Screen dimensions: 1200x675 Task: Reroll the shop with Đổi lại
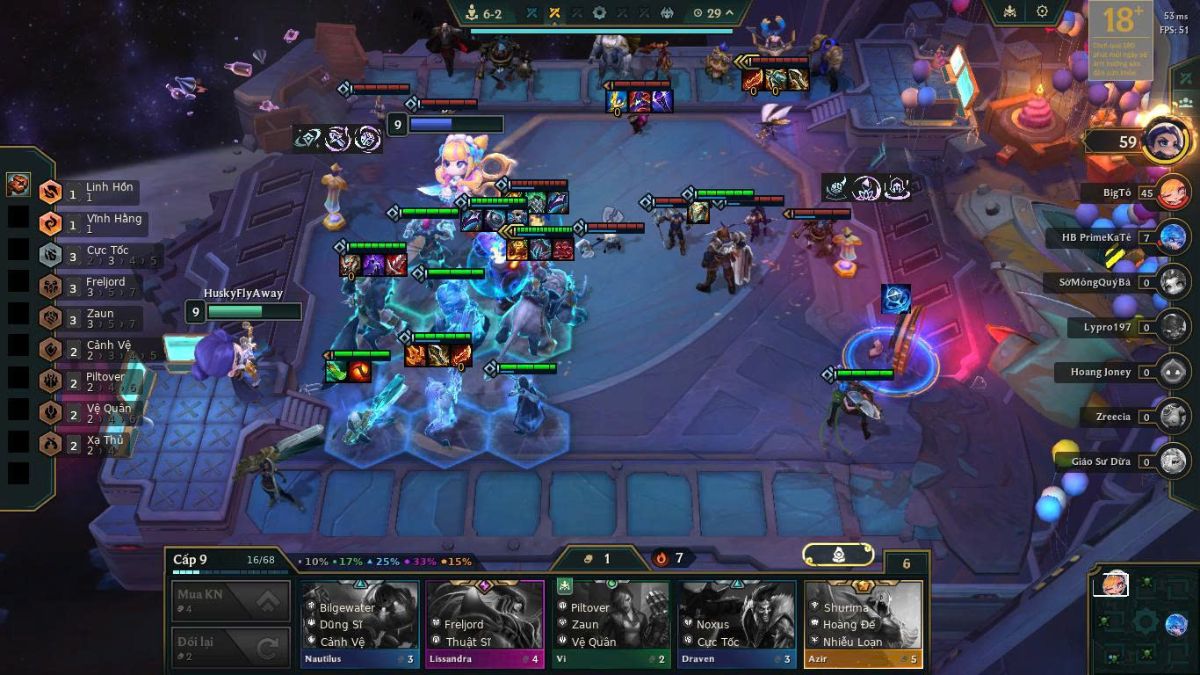pos(231,647)
